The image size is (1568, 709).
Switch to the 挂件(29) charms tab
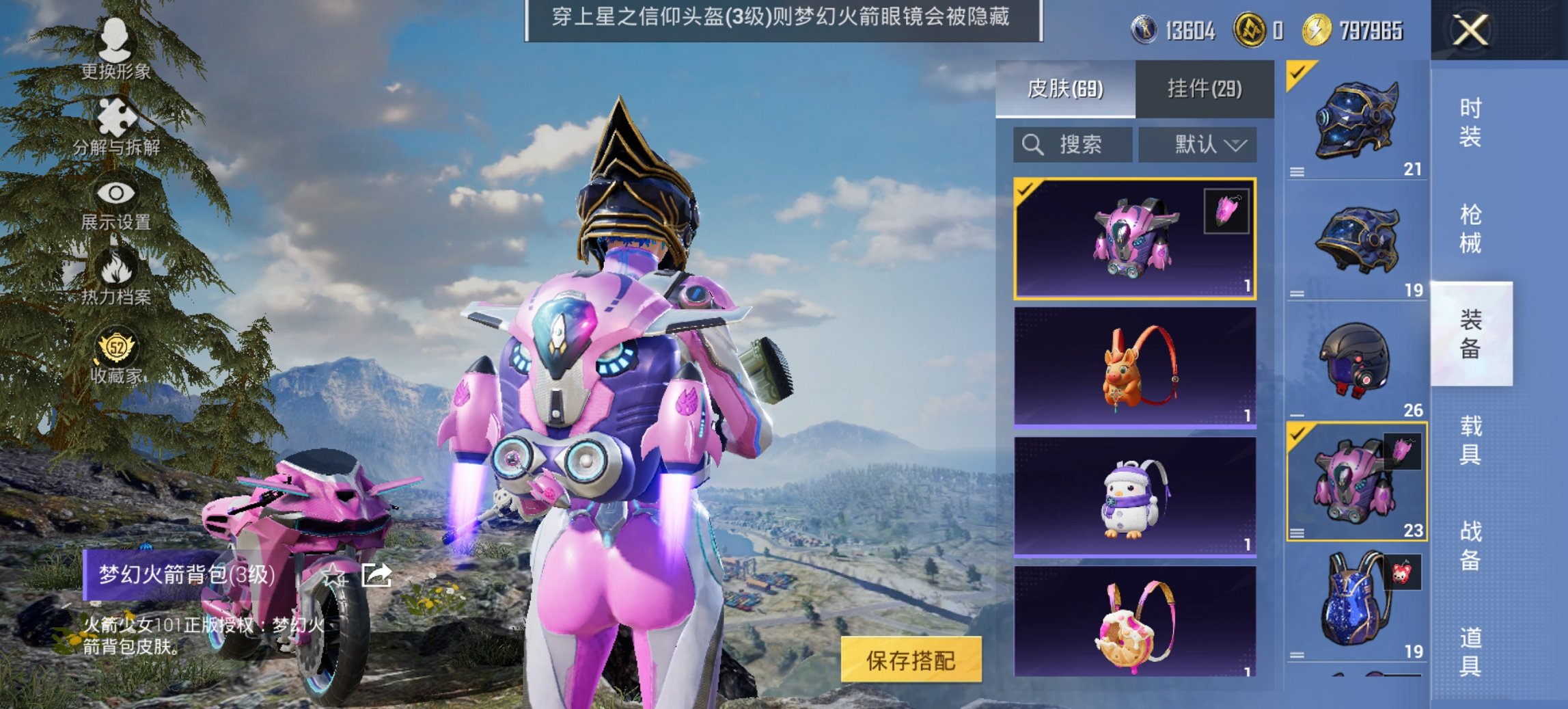[1204, 89]
